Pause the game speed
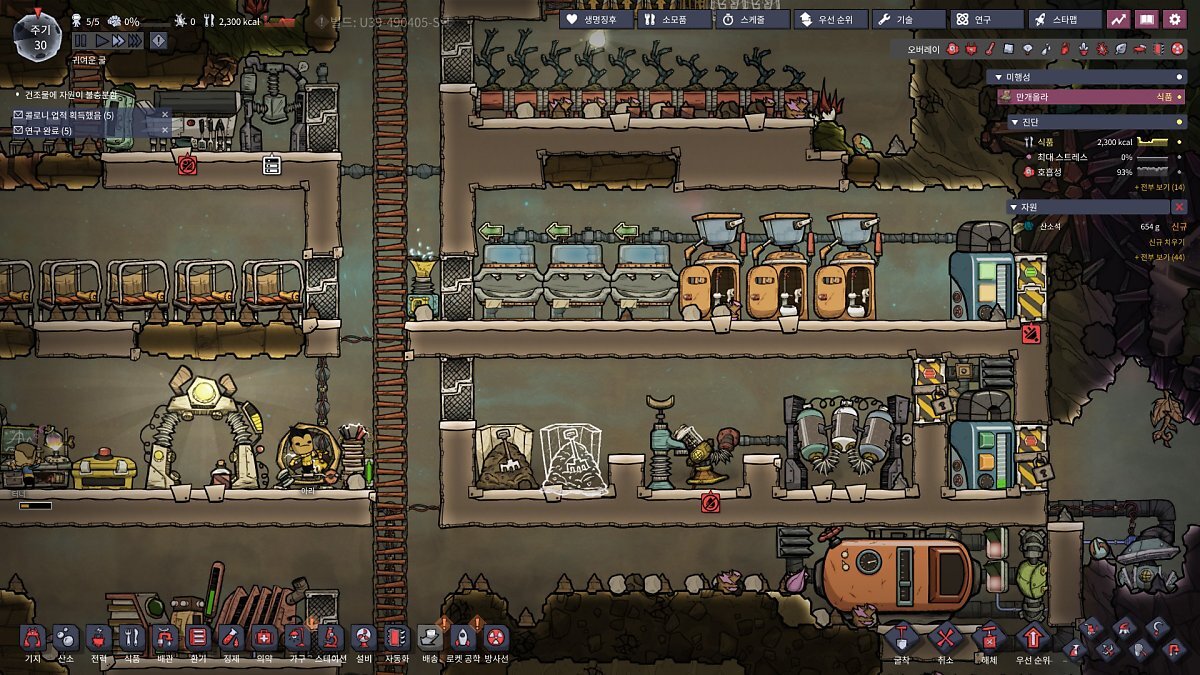The image size is (1200, 675). 80,41
